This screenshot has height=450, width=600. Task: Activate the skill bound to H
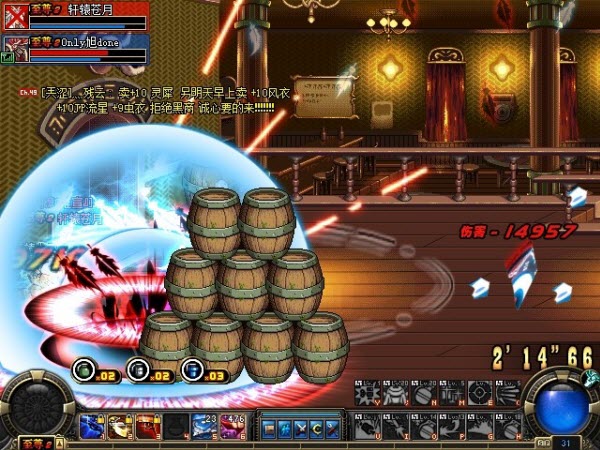(x=508, y=424)
